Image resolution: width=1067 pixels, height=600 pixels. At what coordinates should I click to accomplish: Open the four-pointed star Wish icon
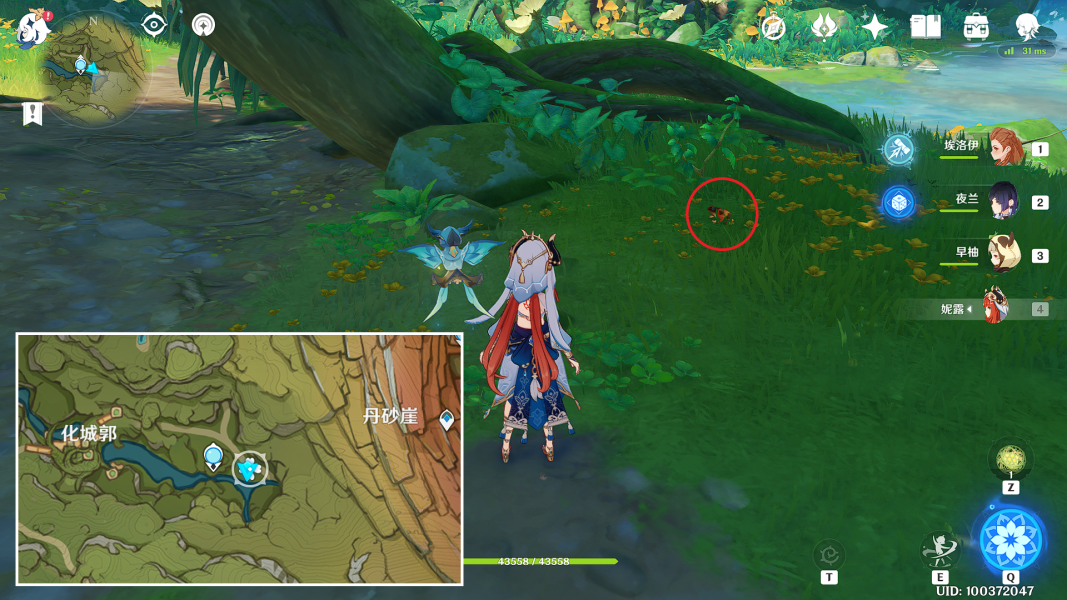click(875, 27)
